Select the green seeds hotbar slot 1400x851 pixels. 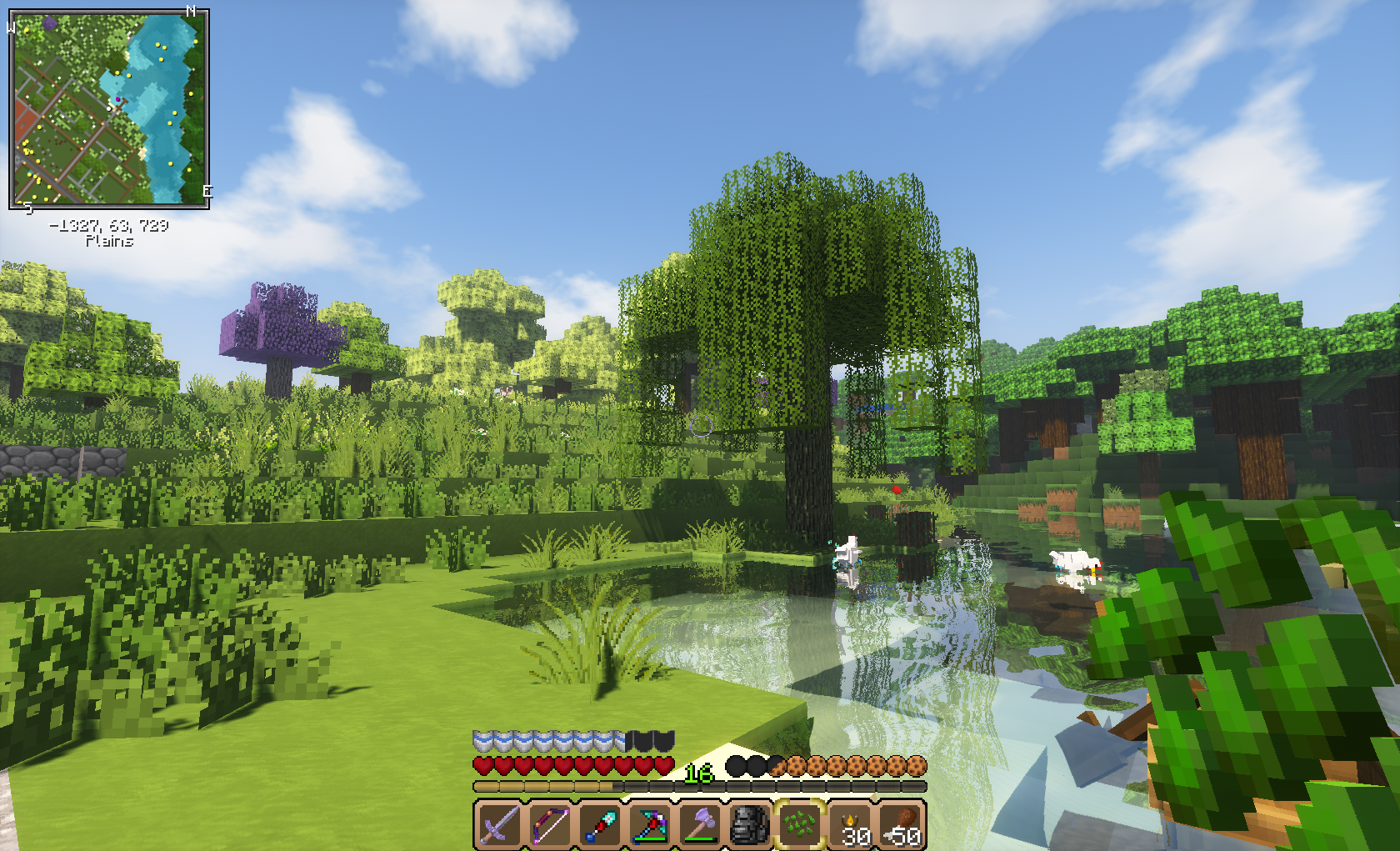(x=799, y=824)
